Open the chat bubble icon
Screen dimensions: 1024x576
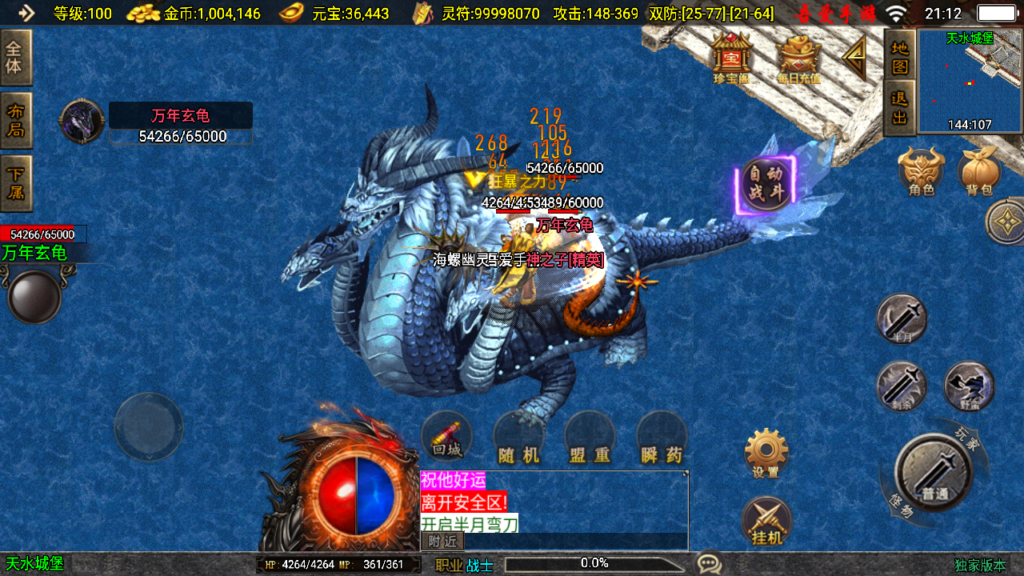(x=709, y=564)
